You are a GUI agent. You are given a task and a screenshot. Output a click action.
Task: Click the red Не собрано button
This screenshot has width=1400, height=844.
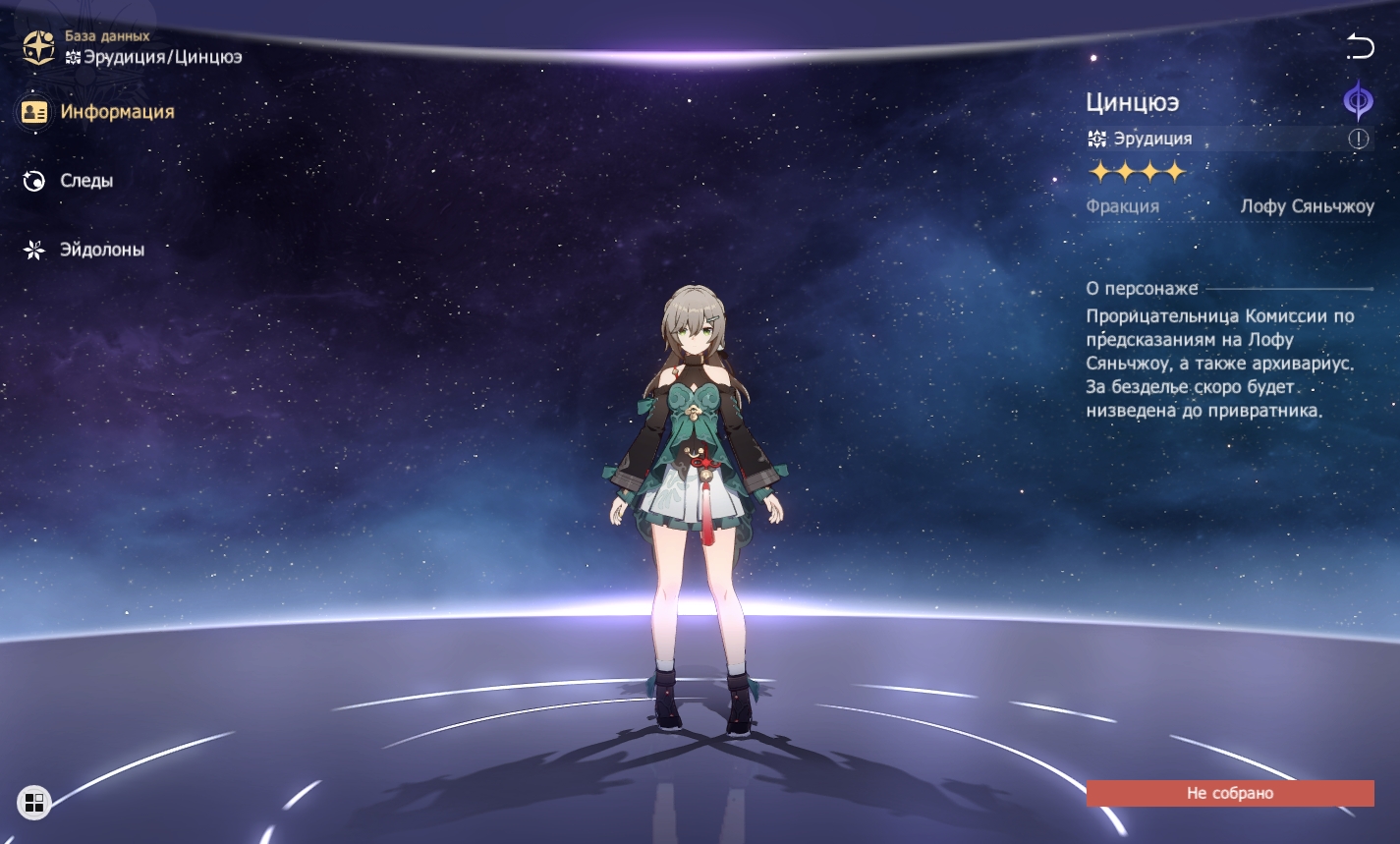coord(1229,793)
